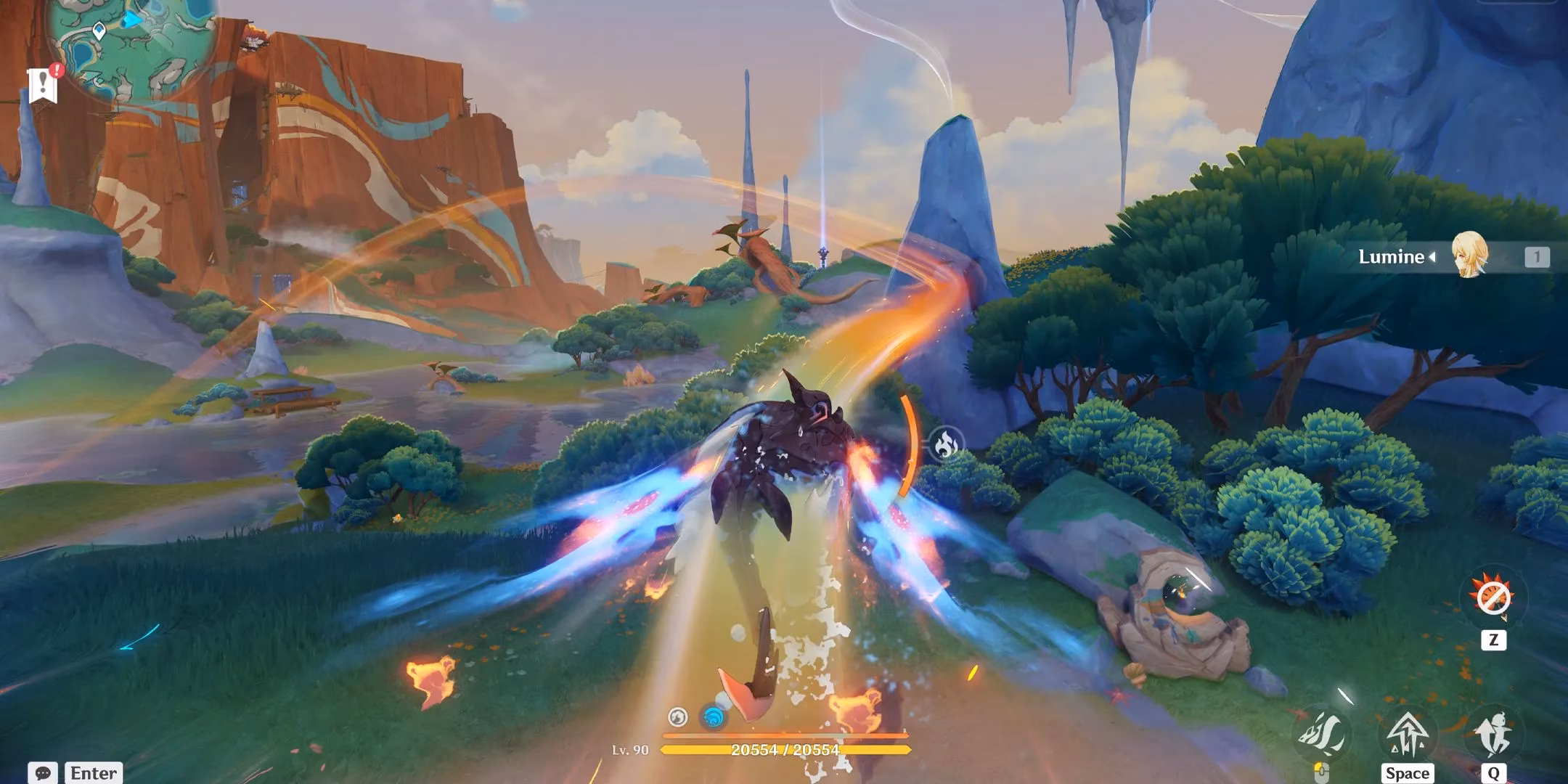The image size is (1568, 784).
Task: Select the teleport waypoint marker on minimap
Action: 99,30
